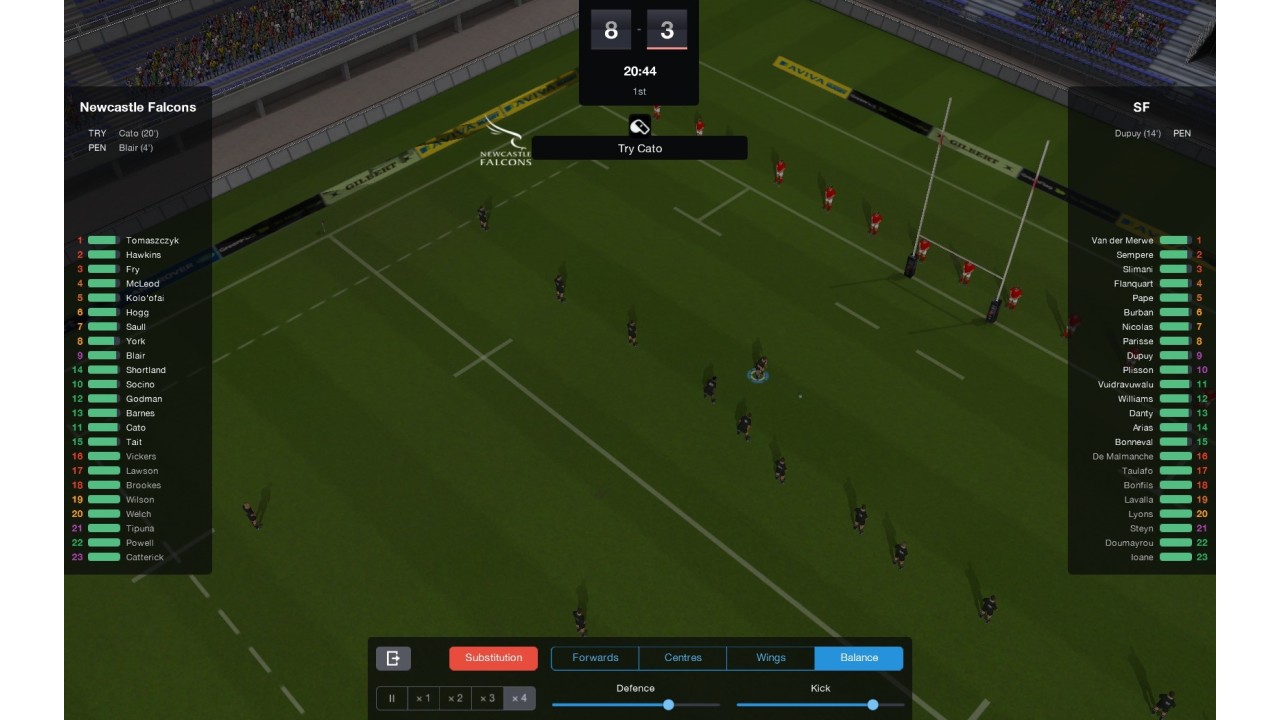This screenshot has width=1280, height=720.
Task: Set match speed to x1
Action: (423, 698)
